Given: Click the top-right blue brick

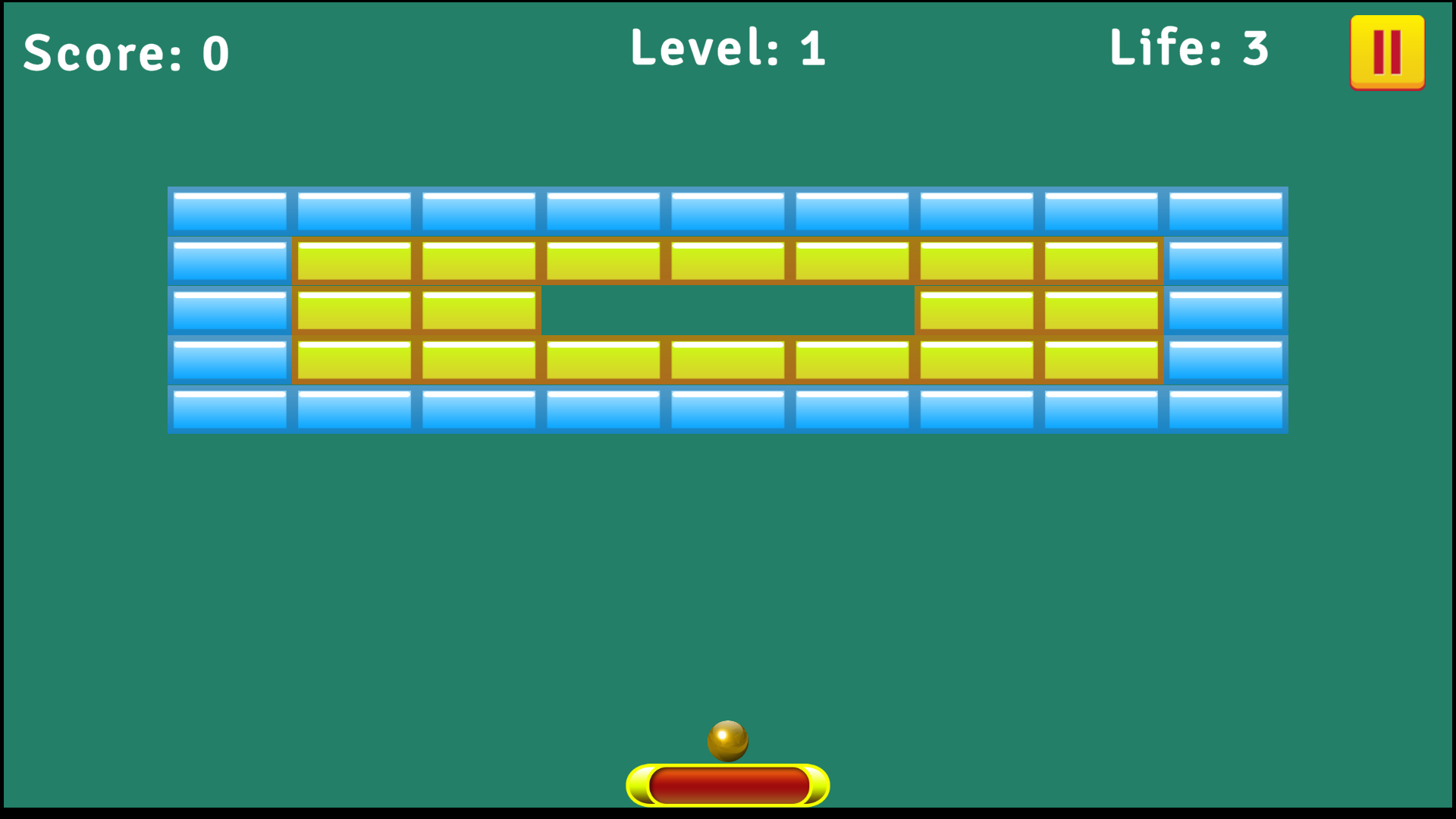Looking at the screenshot, I should pyautogui.click(x=1225, y=212).
